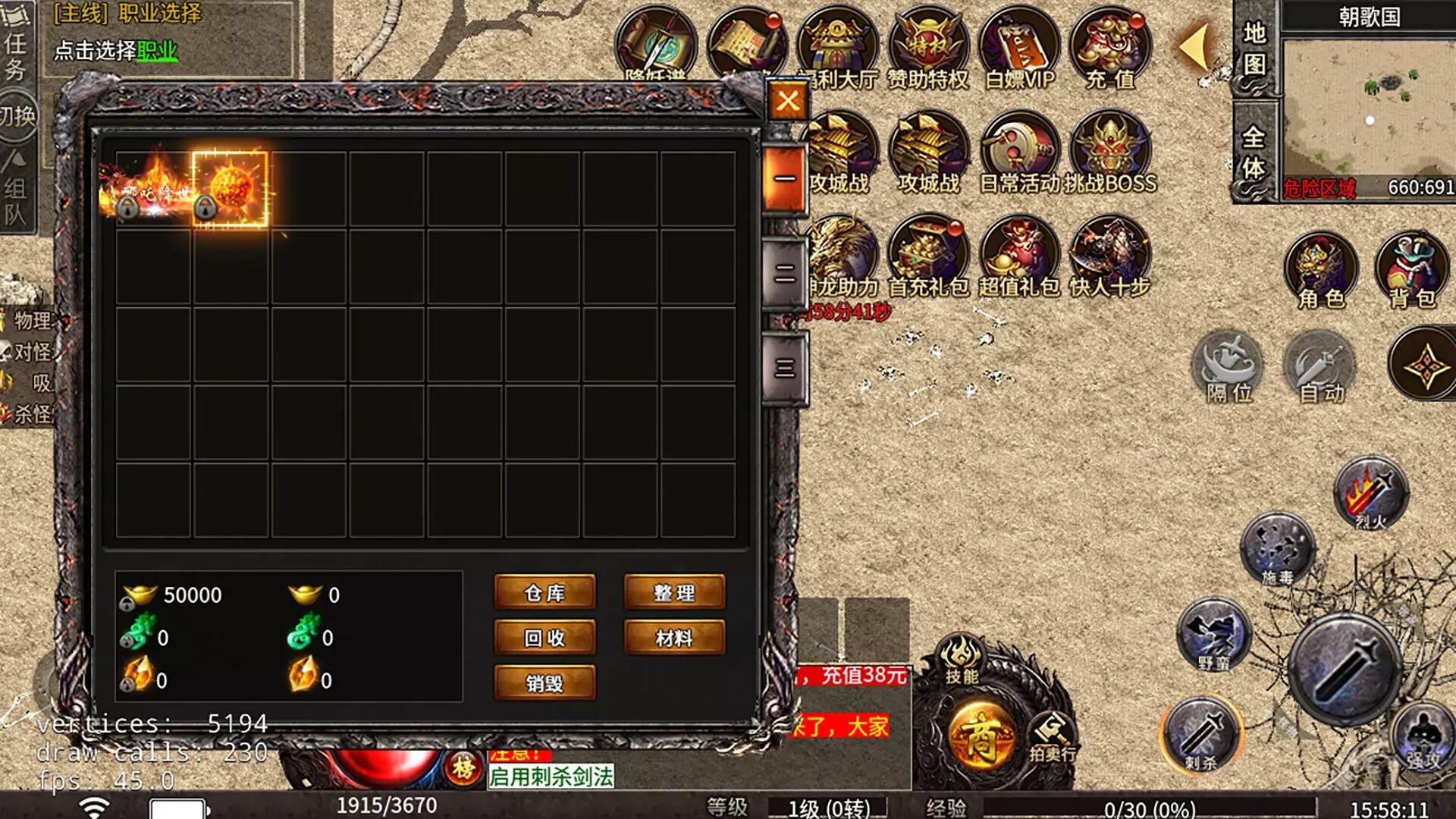Open the 仓库 warehouse
Screen dimensions: 1456x819
tap(544, 592)
